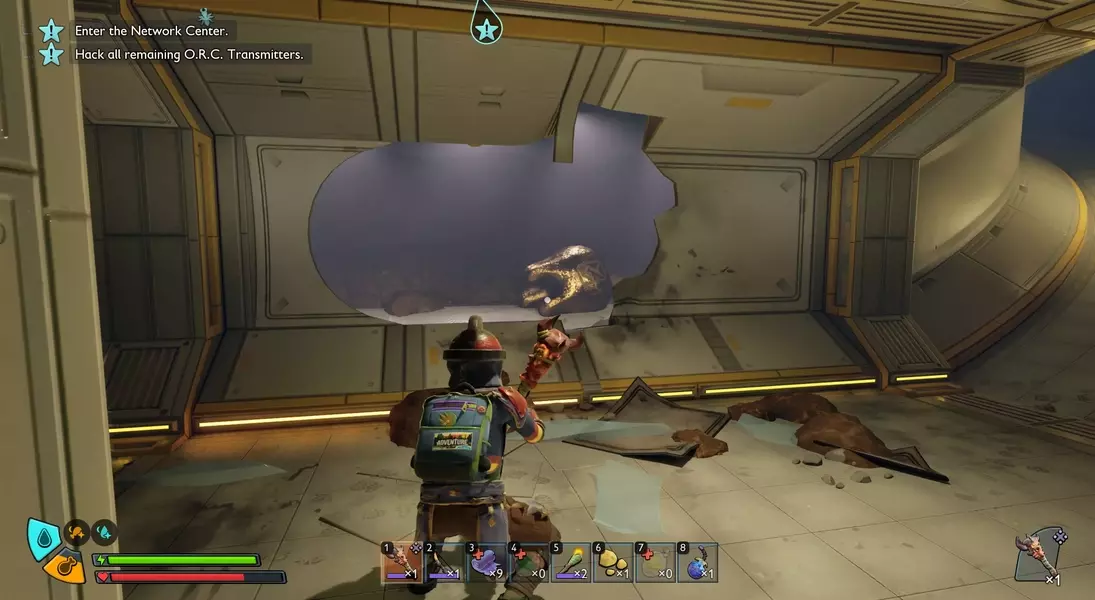Select the empty green item in slot 4
Screen dimensions: 1095x600
[x=529, y=563]
